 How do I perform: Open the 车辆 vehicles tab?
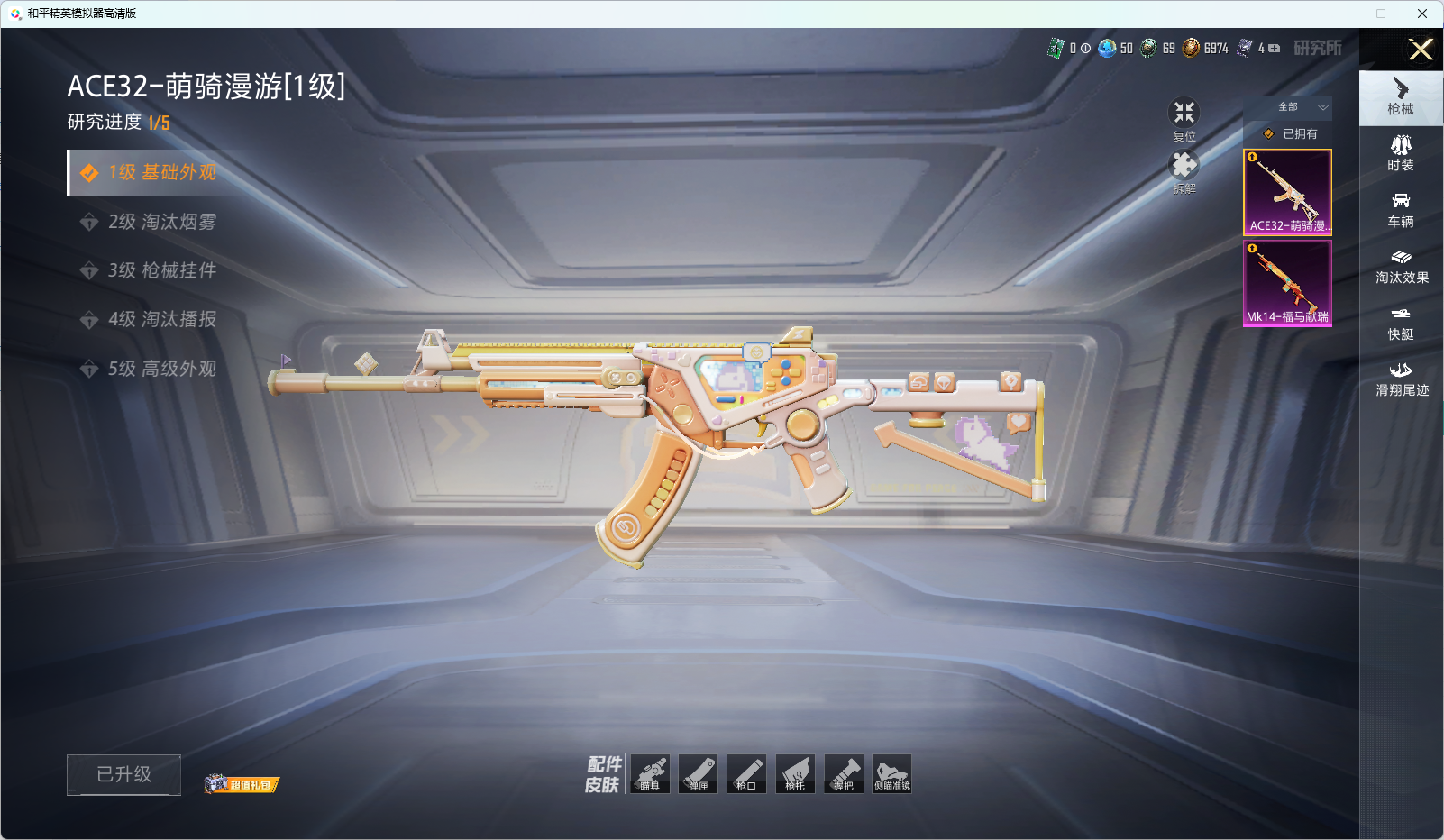pos(1401,210)
